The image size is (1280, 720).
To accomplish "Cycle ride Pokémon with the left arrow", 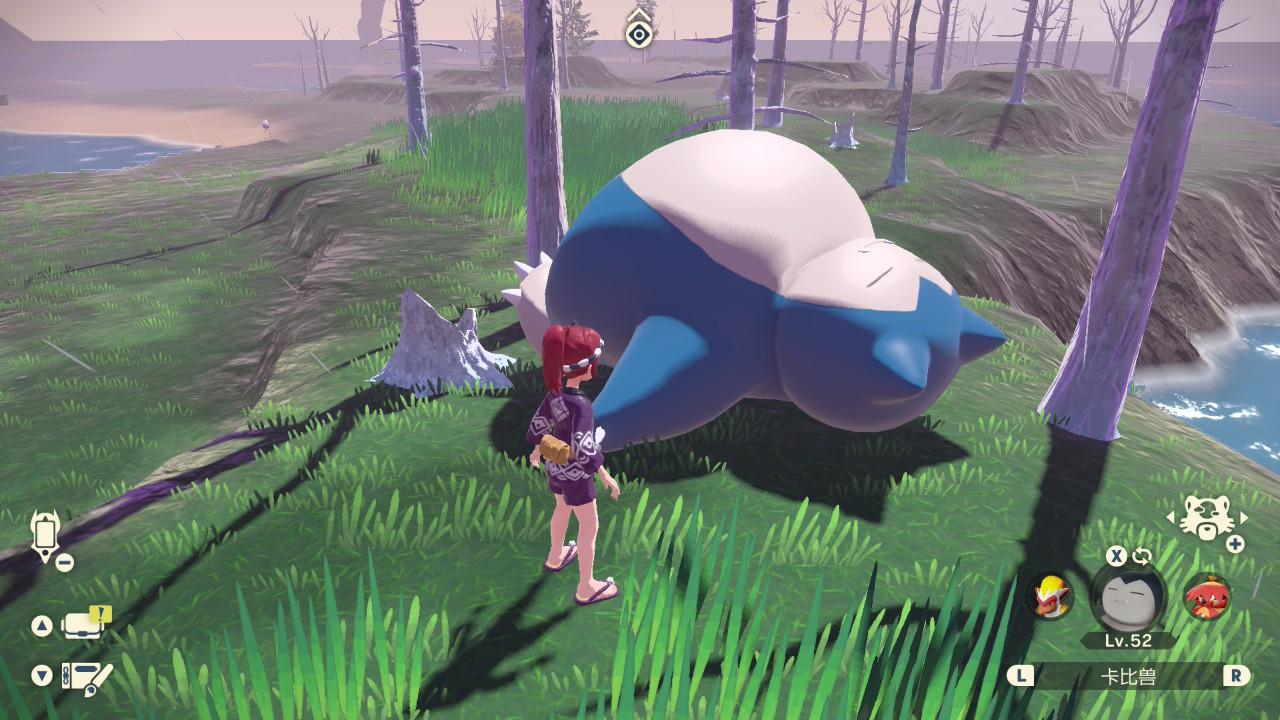I will point(1171,518).
